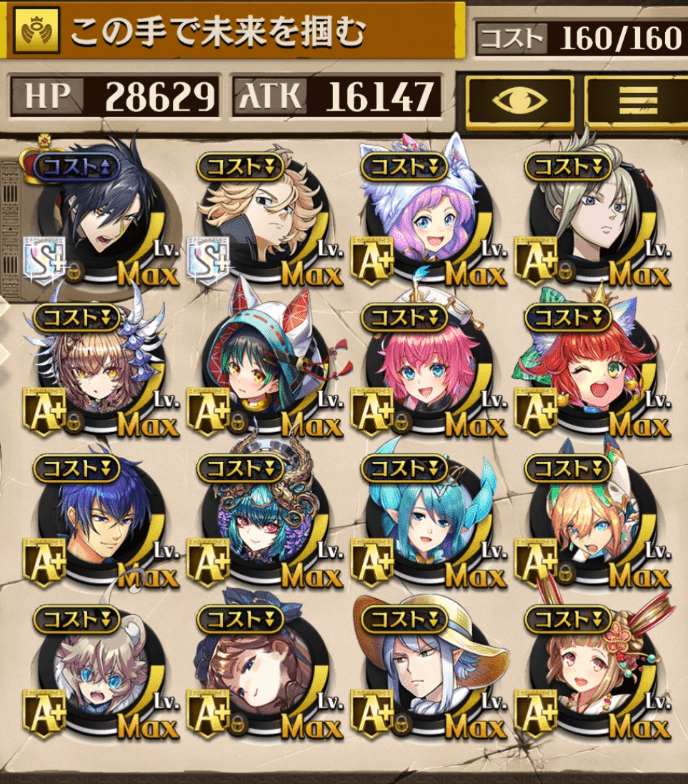Image resolution: width=688 pixels, height=784 pixels.
Task: Choose the blond eyepatch man portrait
Action: coord(262,215)
